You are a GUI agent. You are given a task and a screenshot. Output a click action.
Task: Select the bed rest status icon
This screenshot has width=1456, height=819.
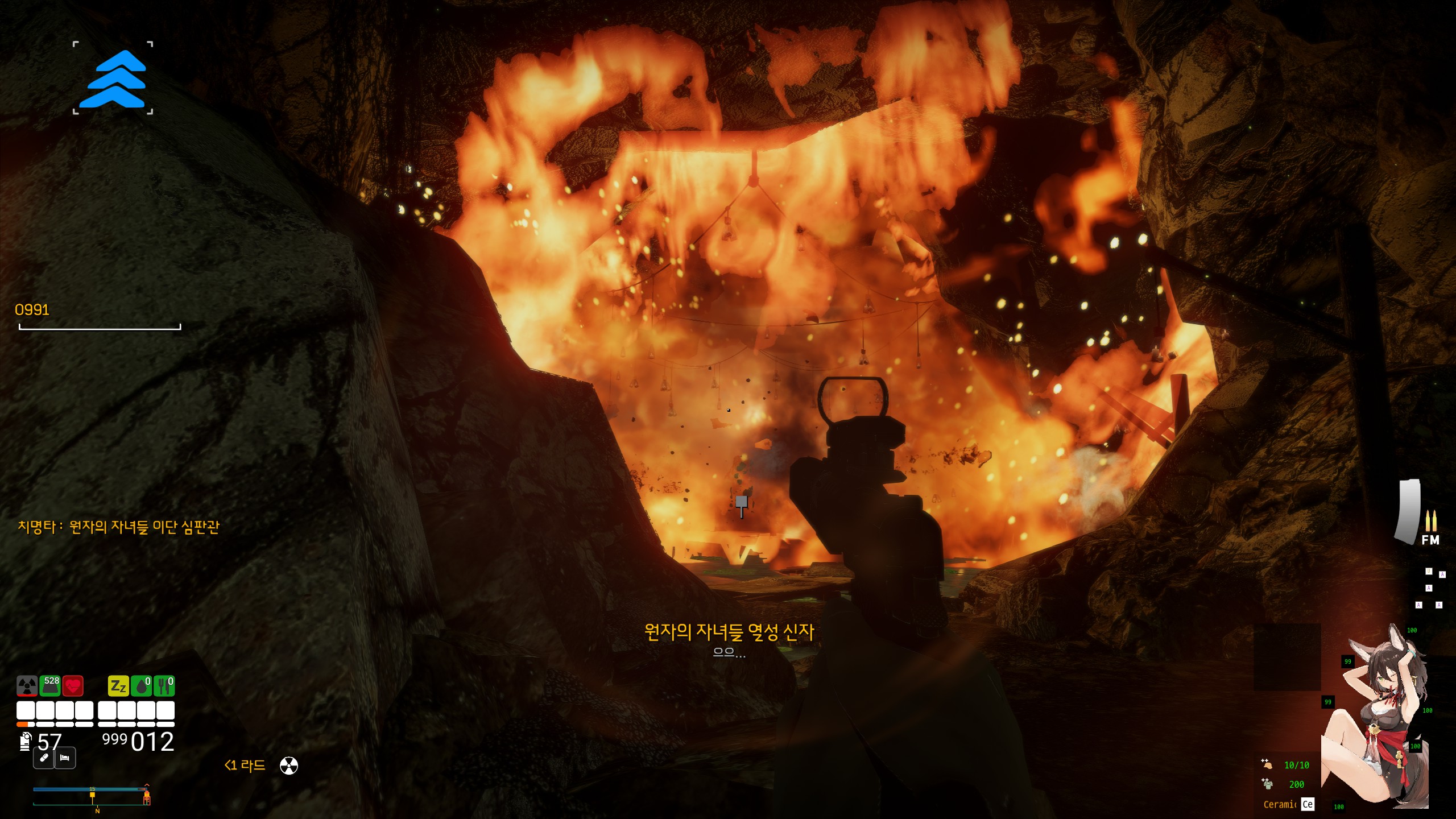click(65, 758)
